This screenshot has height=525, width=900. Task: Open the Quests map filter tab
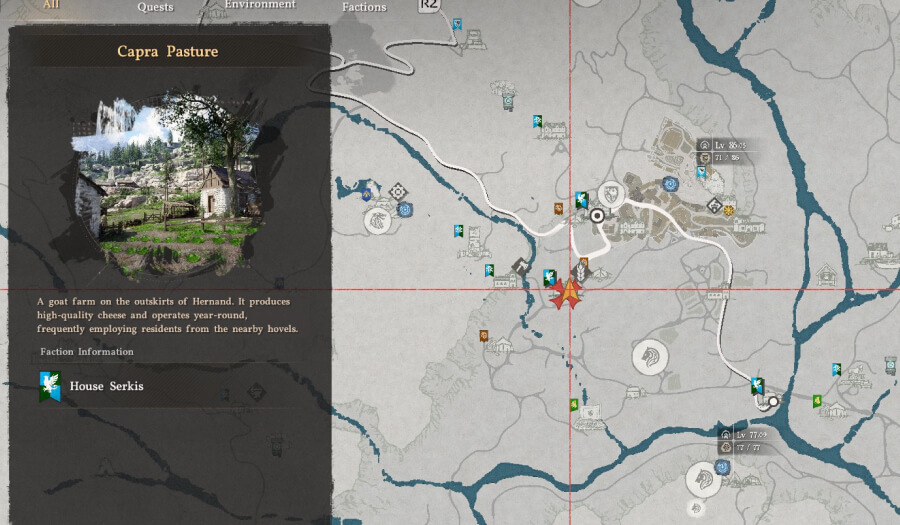tap(155, 7)
